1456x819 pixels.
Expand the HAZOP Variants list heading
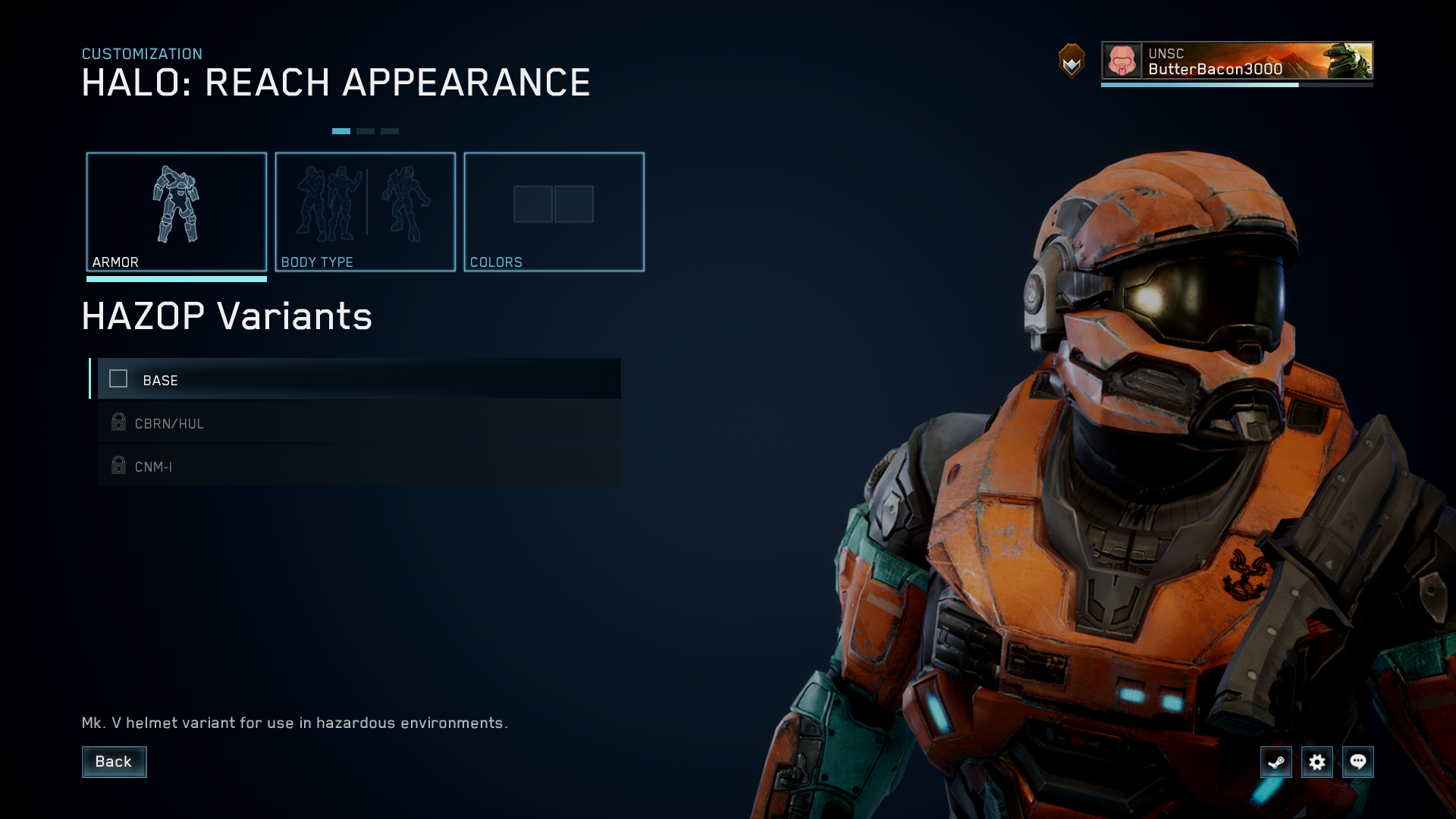click(x=227, y=316)
